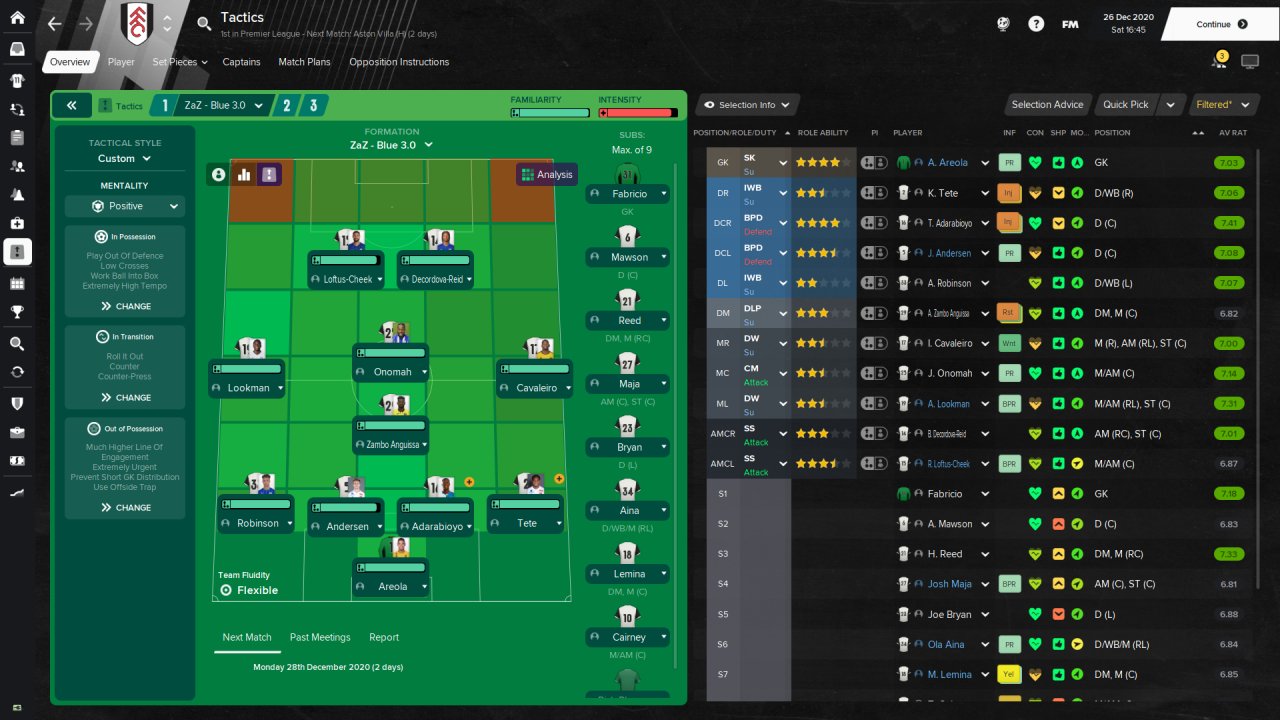Open the Selection Info dropdown
The image size is (1280, 720).
click(746, 105)
